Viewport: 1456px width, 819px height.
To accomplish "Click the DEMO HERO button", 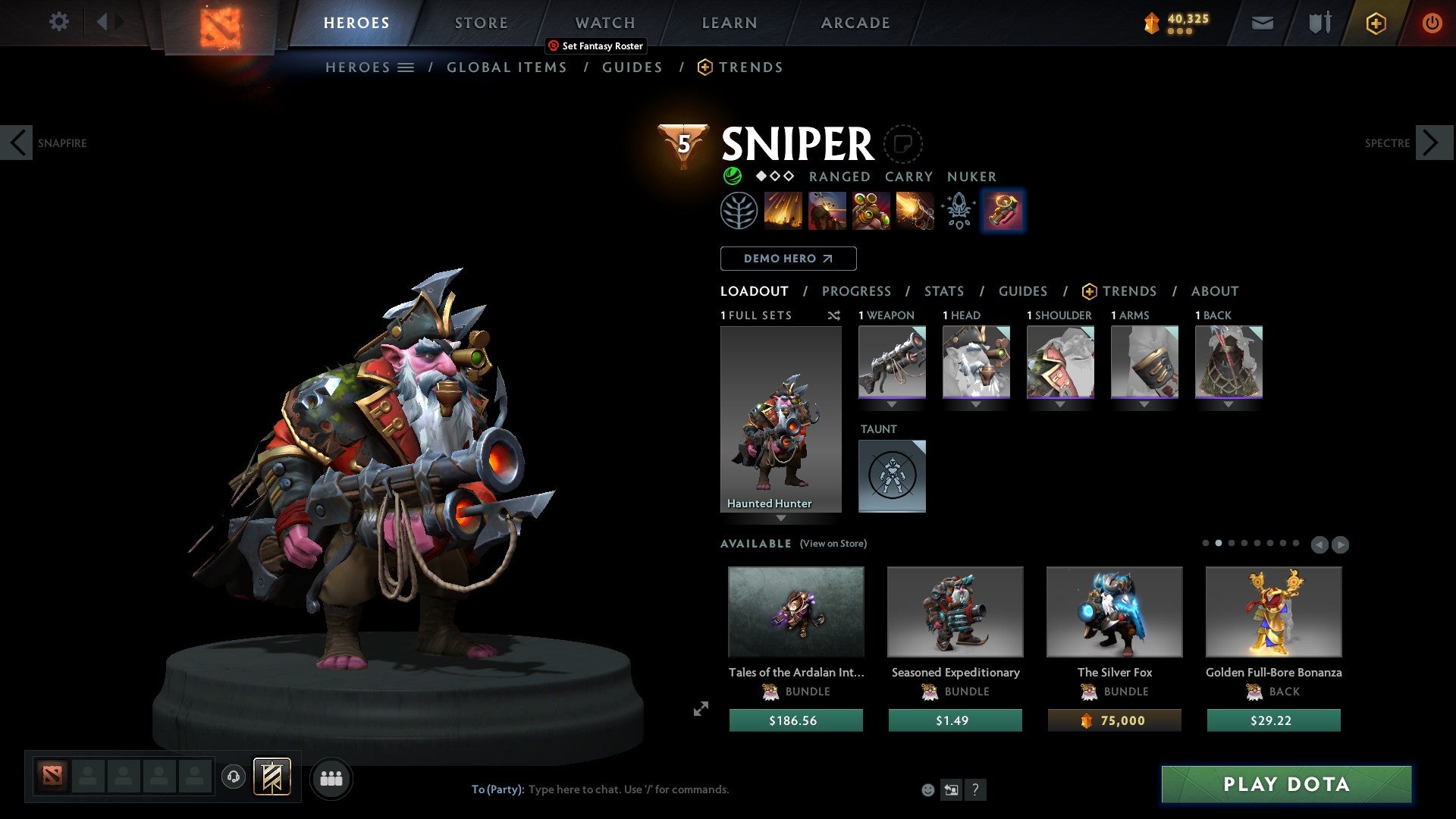I will [788, 258].
